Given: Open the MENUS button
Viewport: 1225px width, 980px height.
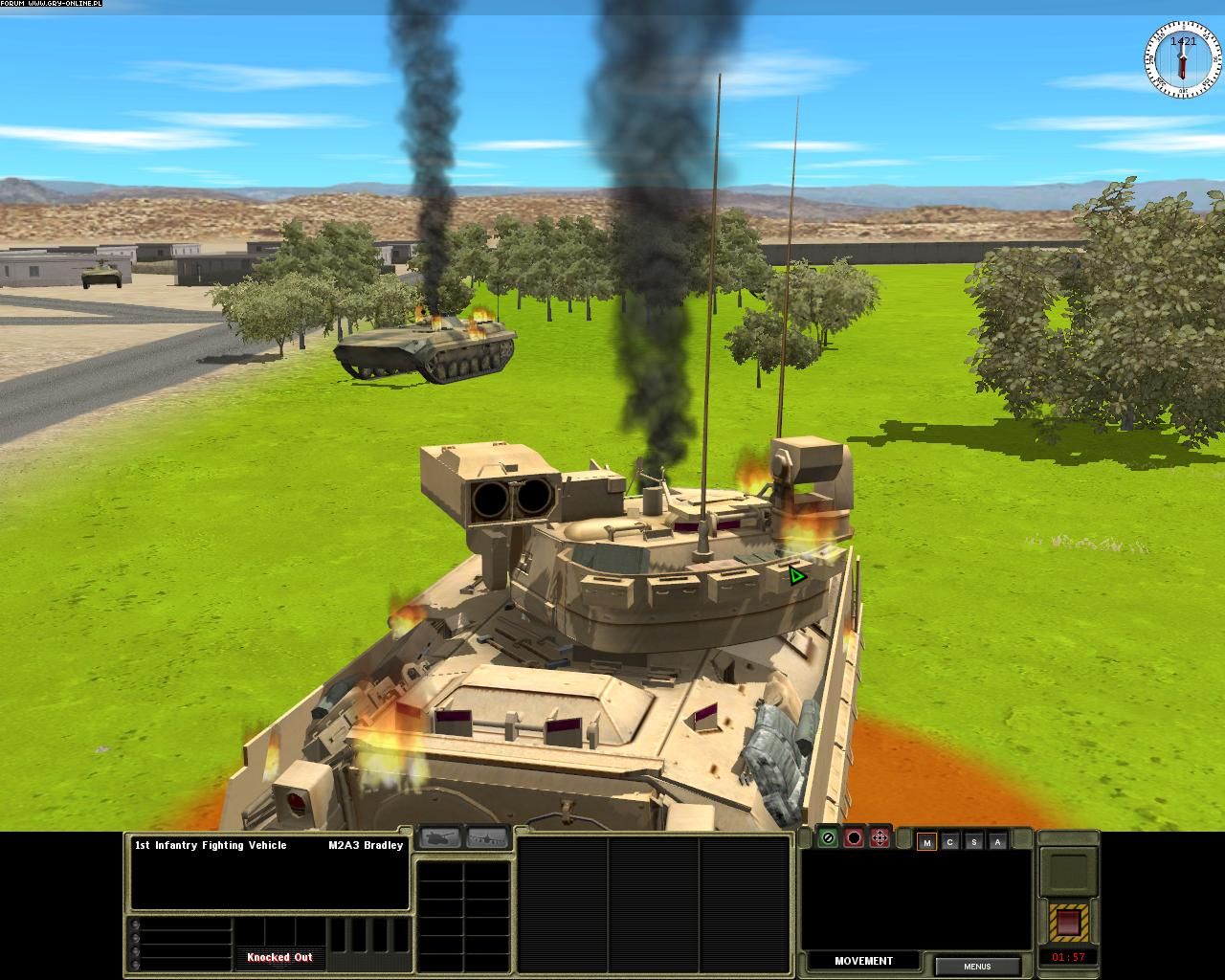Looking at the screenshot, I should [977, 967].
